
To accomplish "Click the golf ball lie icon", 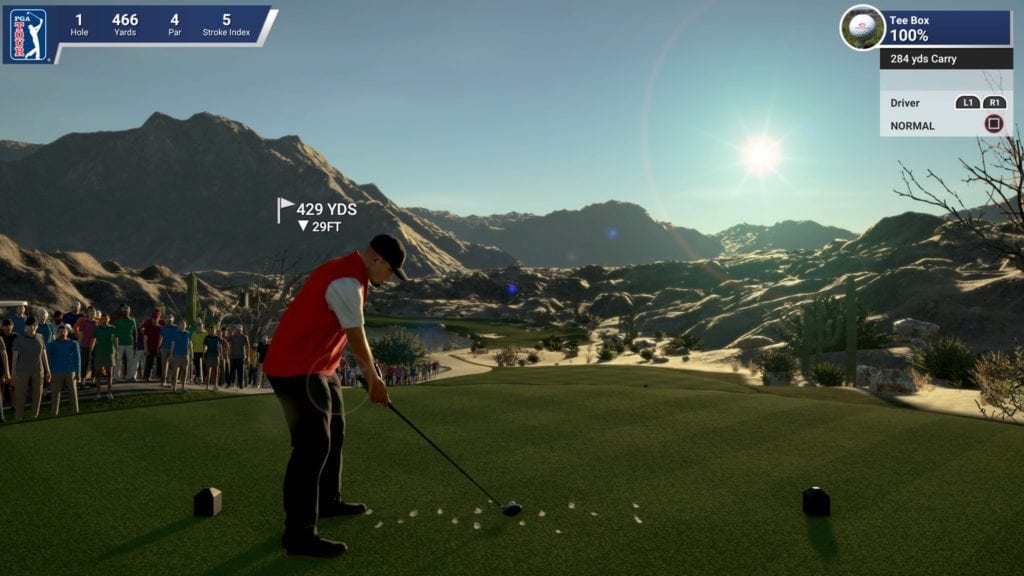I will click(x=861, y=28).
